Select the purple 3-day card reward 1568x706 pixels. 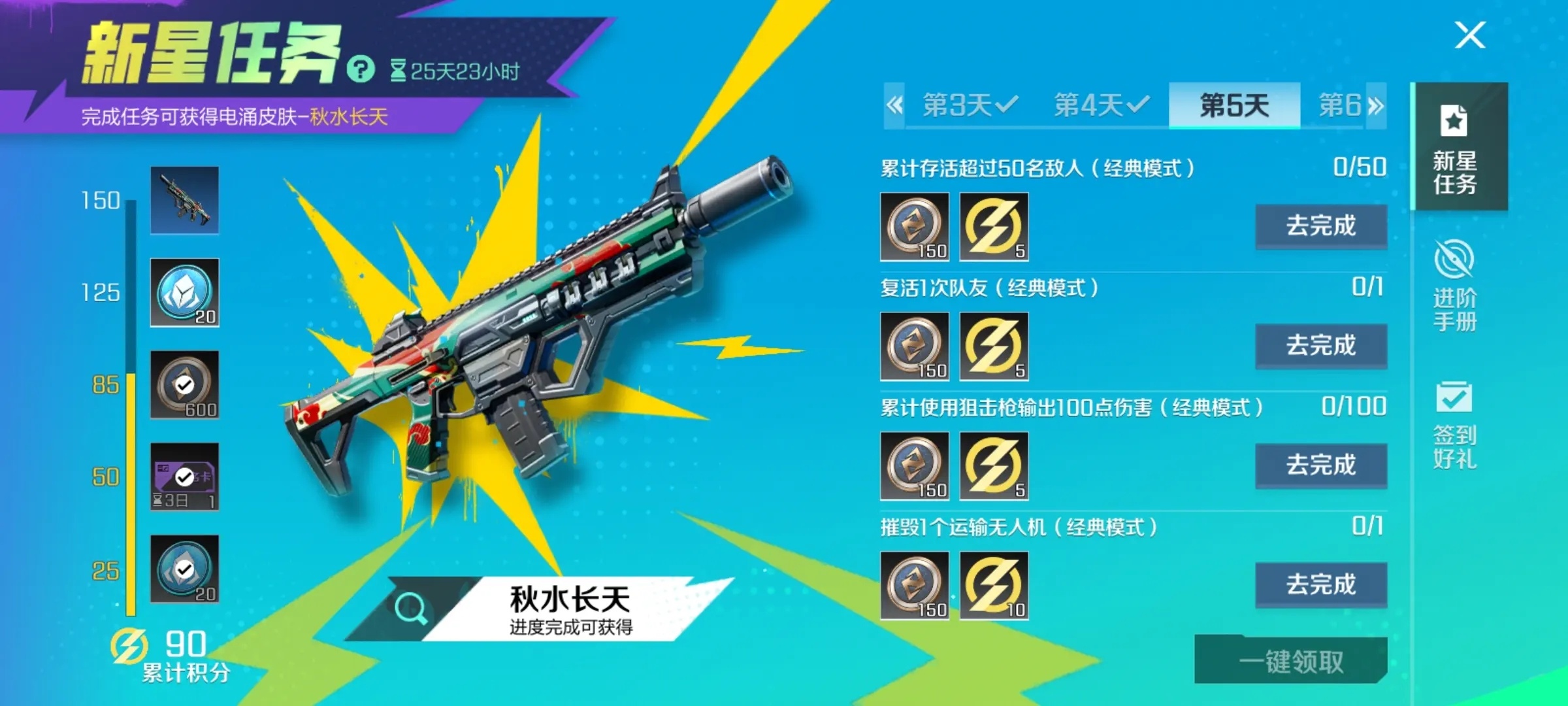pos(185,477)
